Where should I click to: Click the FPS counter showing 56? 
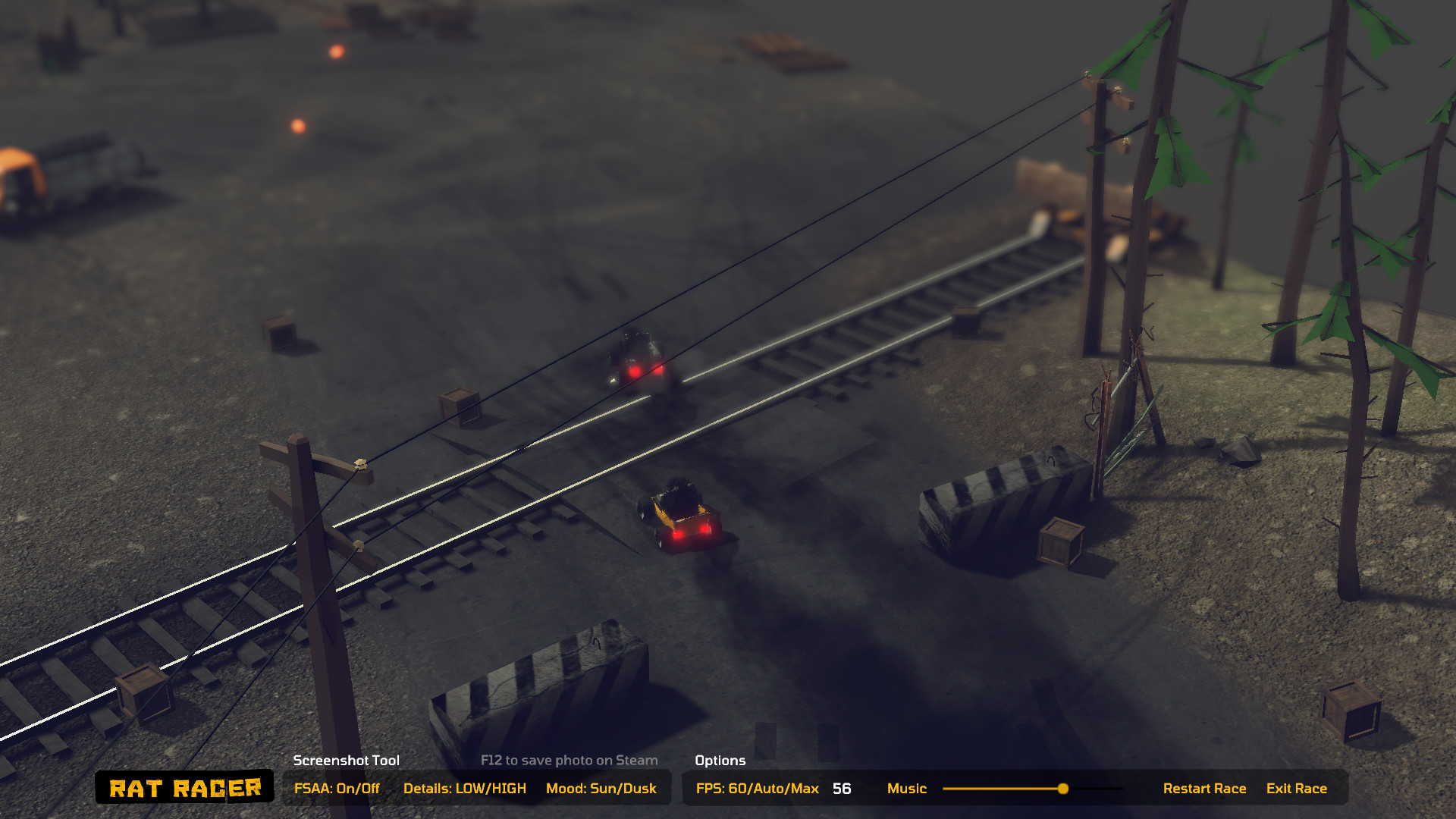(840, 789)
